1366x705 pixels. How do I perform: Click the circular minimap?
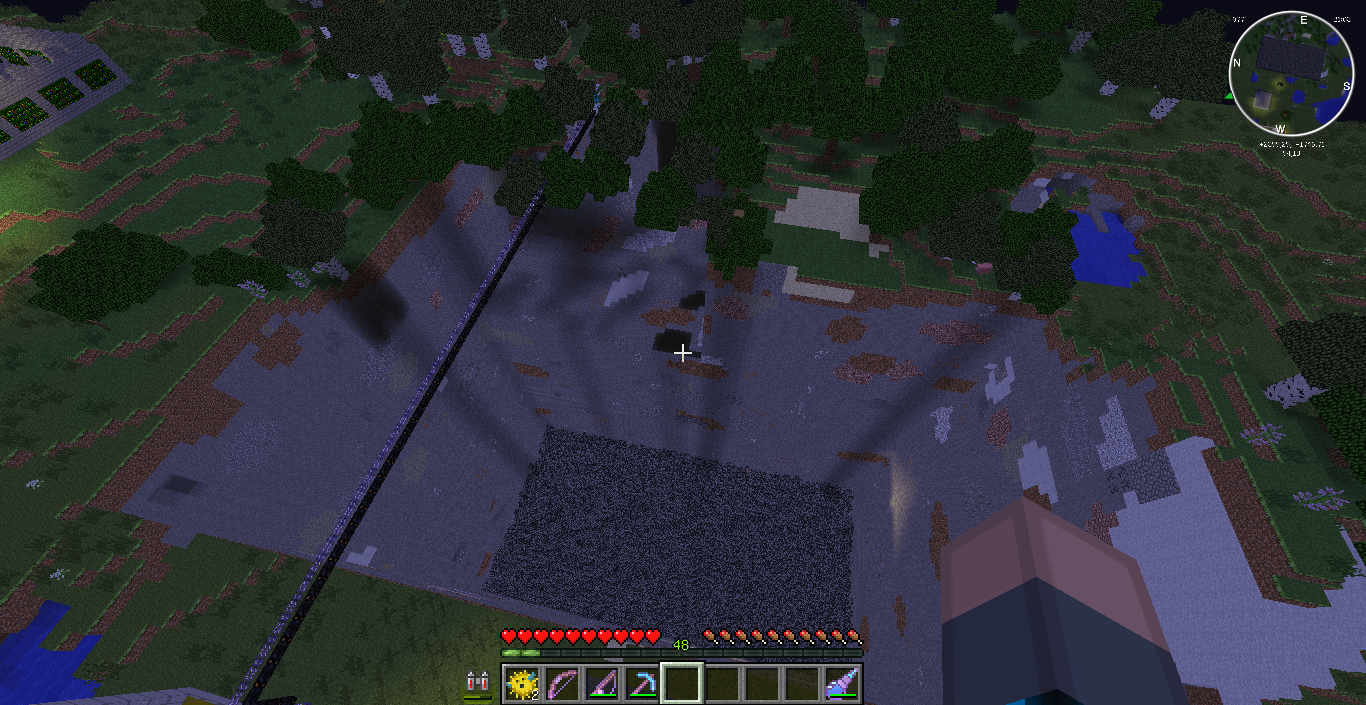[x=1290, y=75]
